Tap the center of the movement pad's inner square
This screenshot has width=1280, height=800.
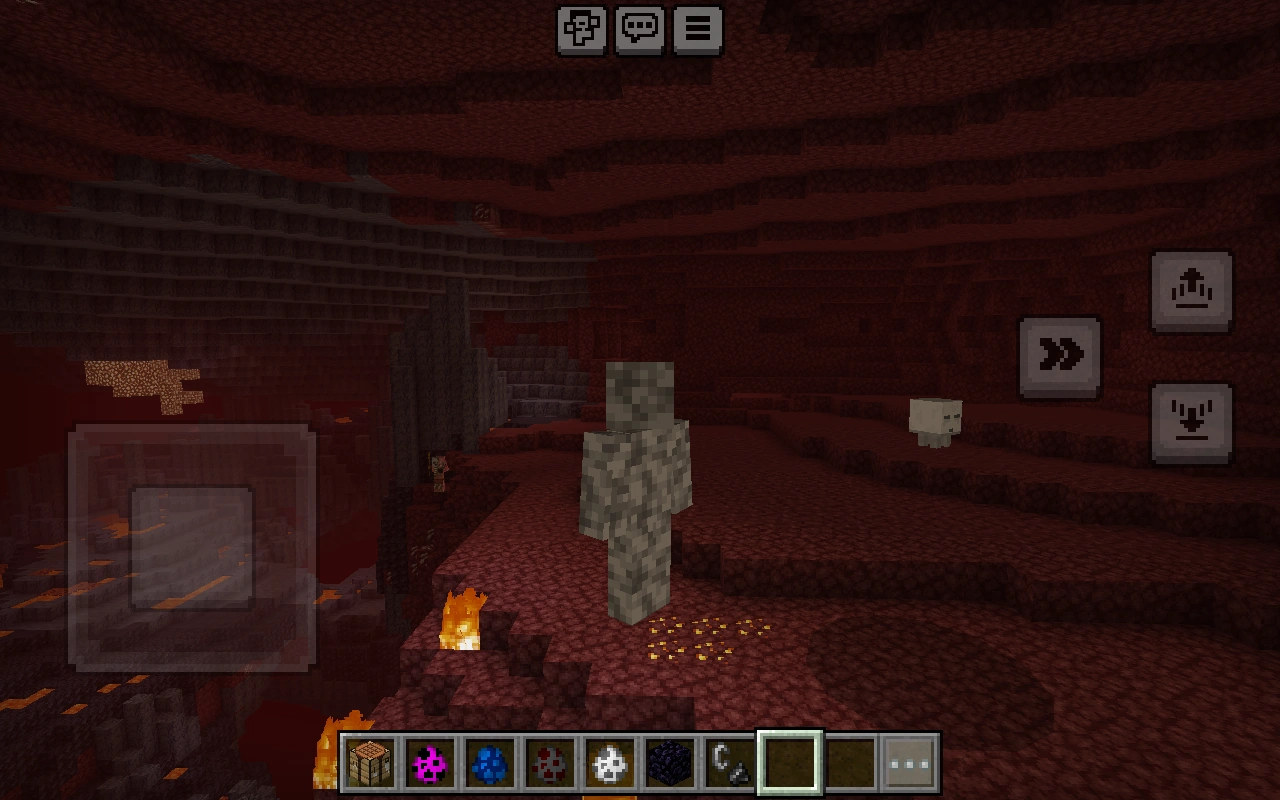(x=193, y=550)
